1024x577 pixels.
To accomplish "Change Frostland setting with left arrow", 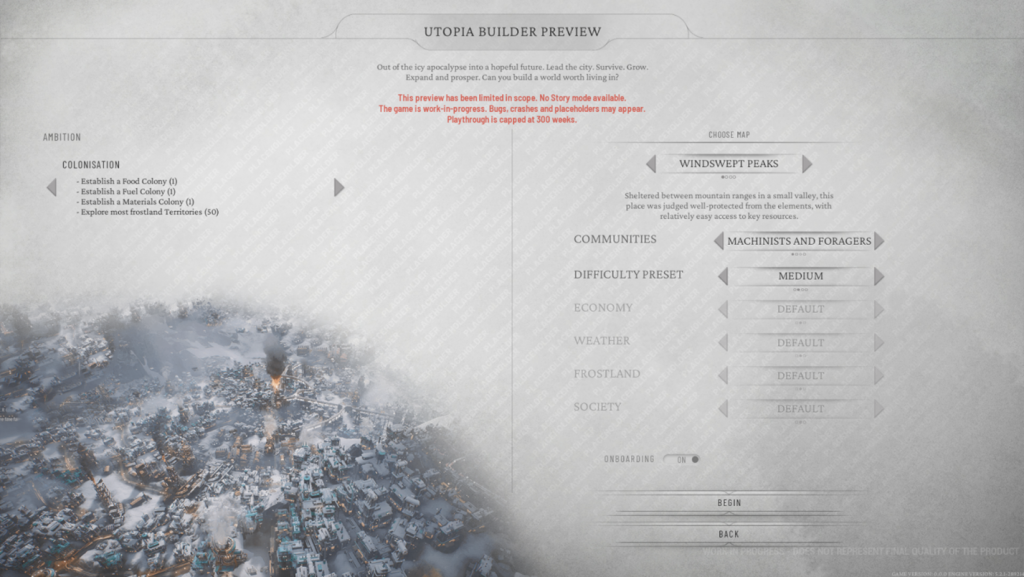I will (x=723, y=376).
